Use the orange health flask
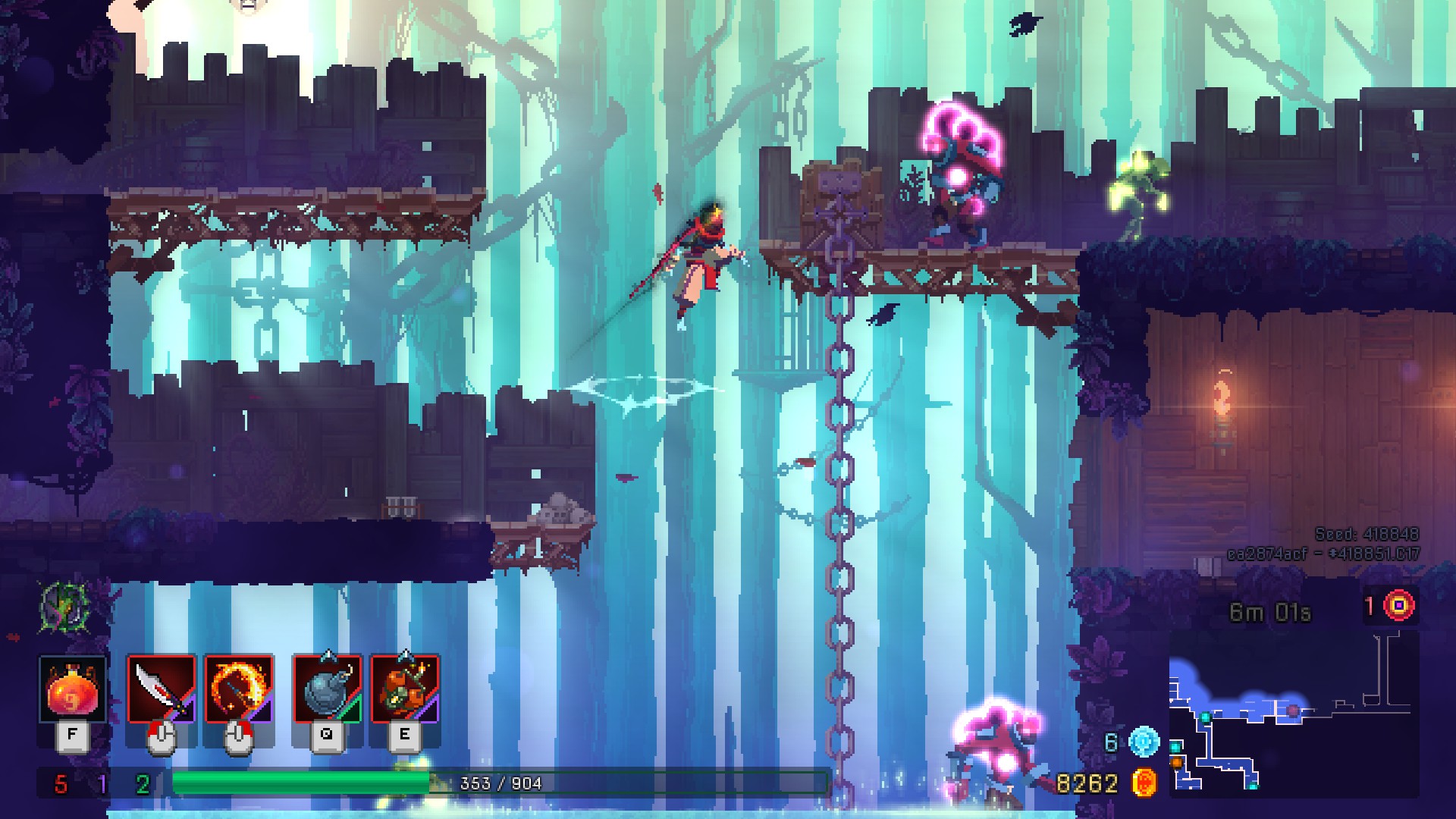This screenshot has width=1456, height=819. point(72,689)
